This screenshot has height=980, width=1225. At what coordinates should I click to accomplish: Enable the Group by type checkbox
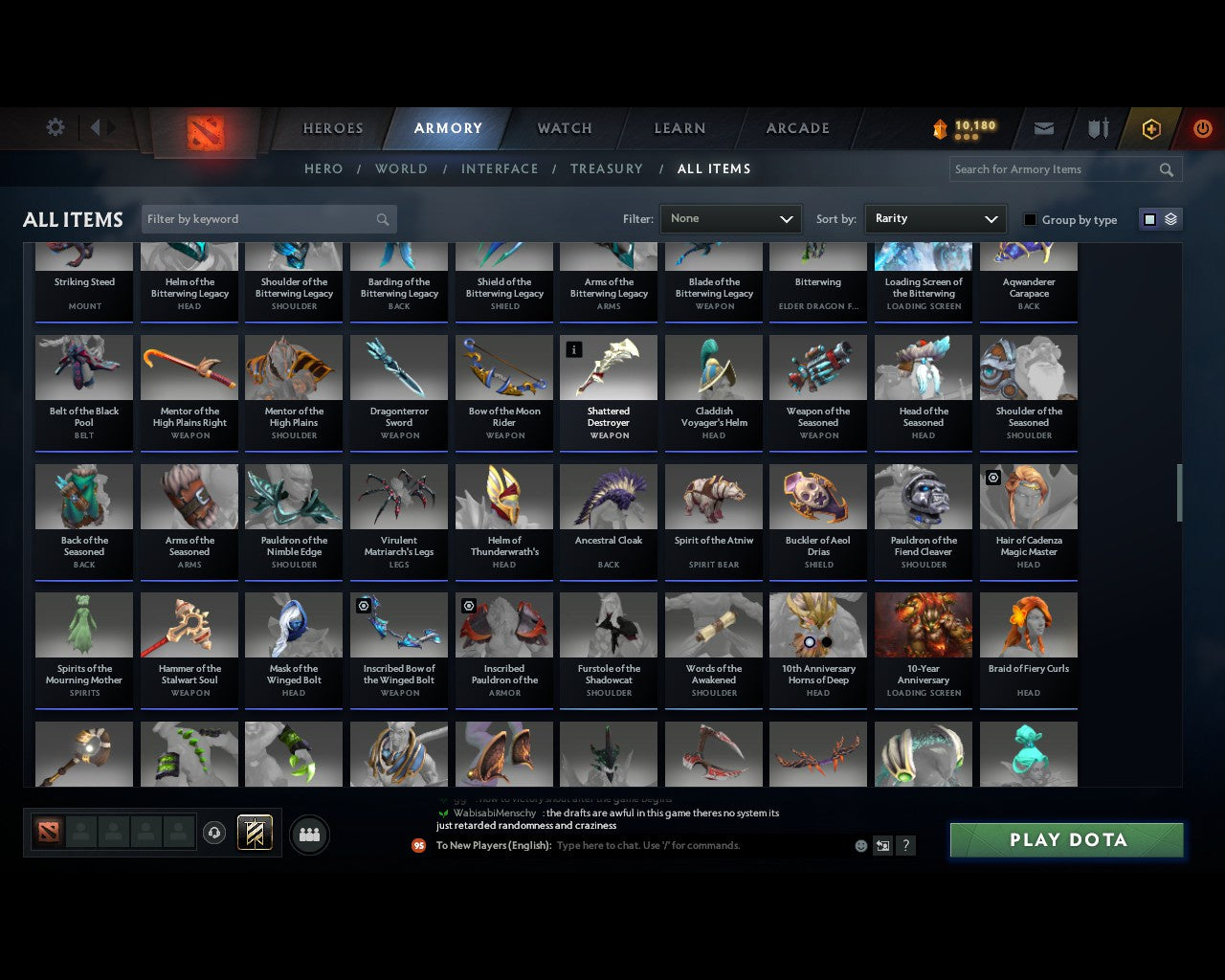coord(1030,219)
